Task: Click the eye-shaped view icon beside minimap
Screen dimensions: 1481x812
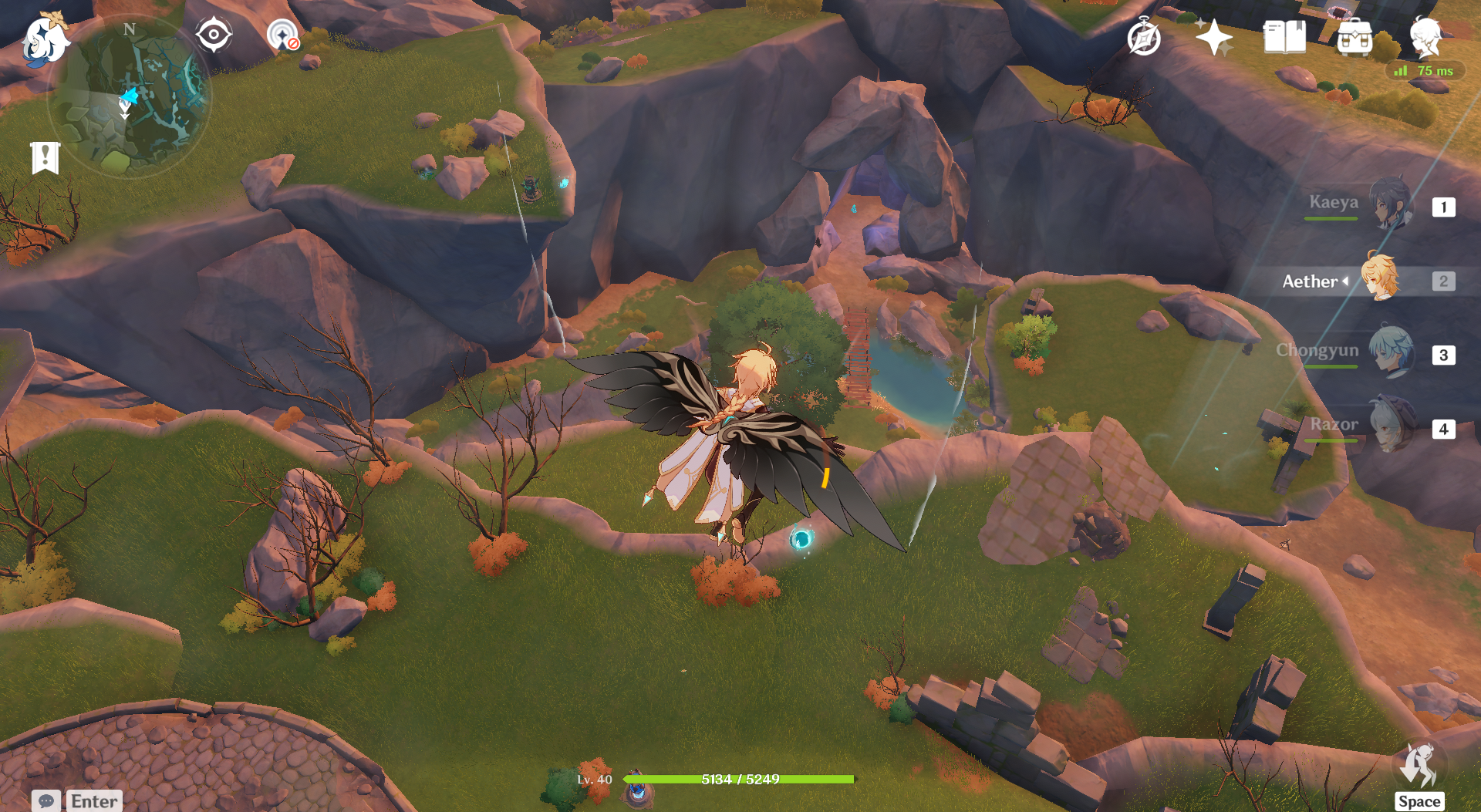Action: [213, 35]
